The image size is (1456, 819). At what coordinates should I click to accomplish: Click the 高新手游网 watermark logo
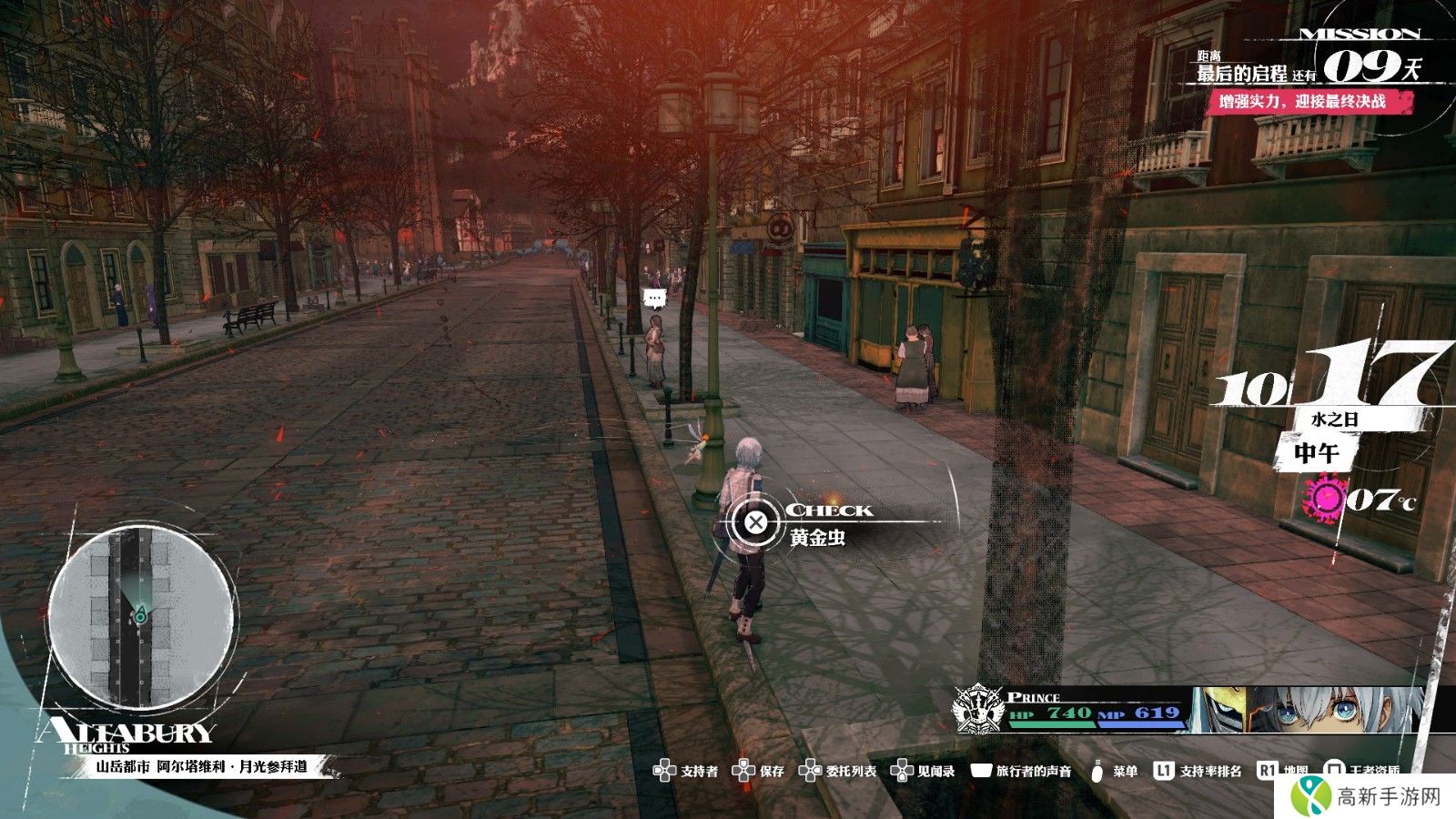(x=1370, y=795)
